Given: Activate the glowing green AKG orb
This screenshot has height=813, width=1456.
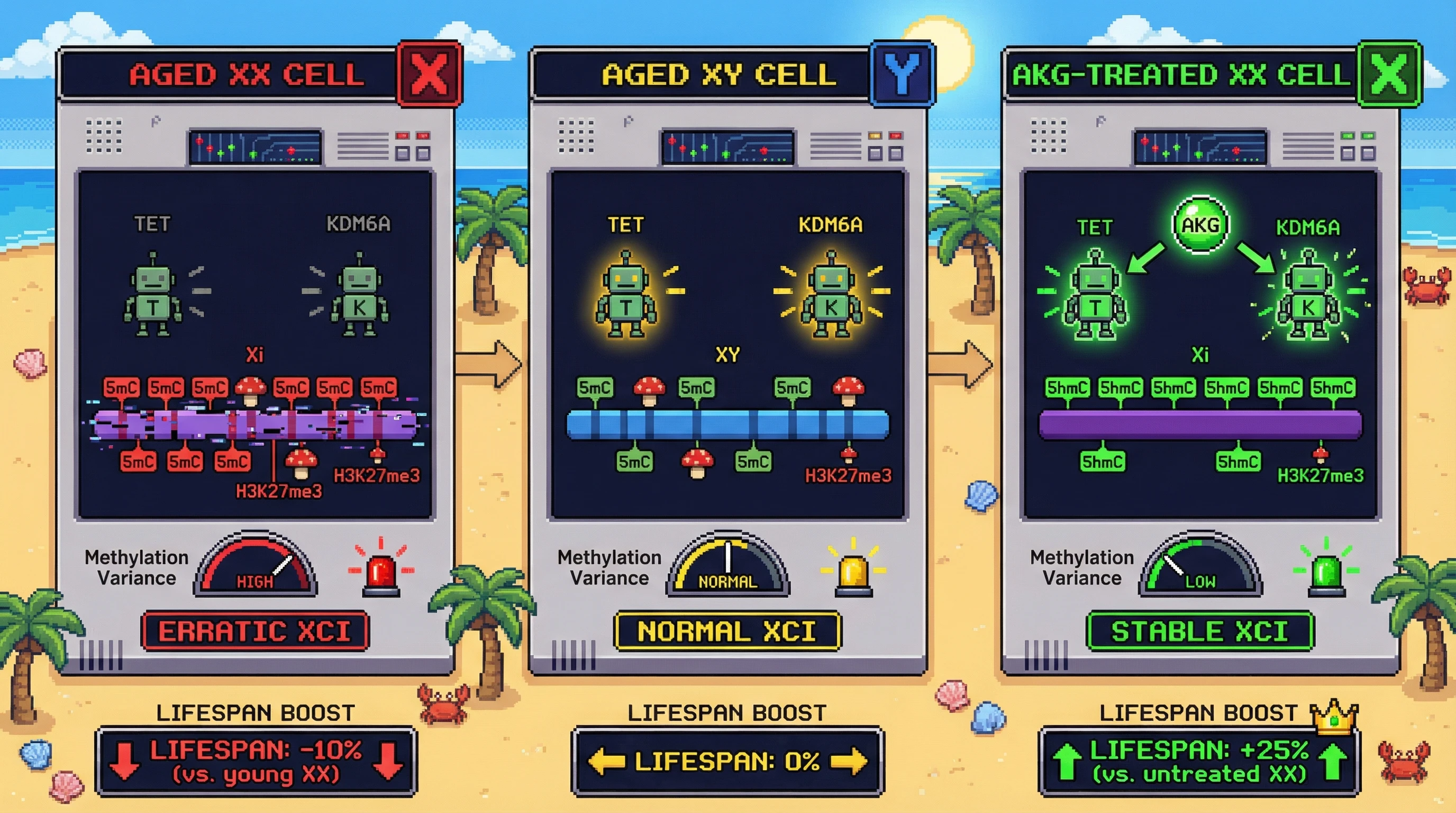Looking at the screenshot, I should coord(1200,224).
